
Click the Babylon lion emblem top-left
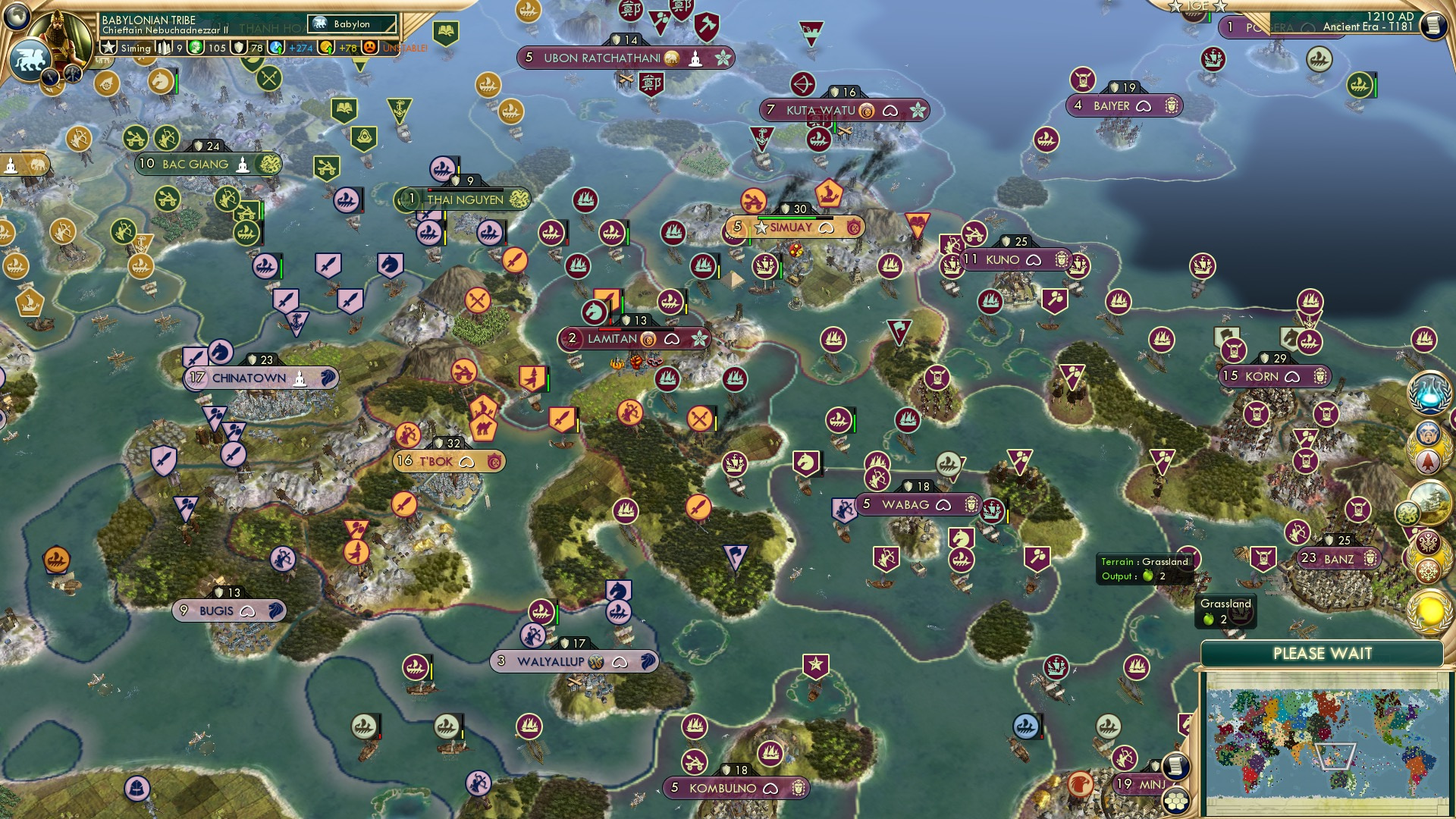tap(29, 56)
